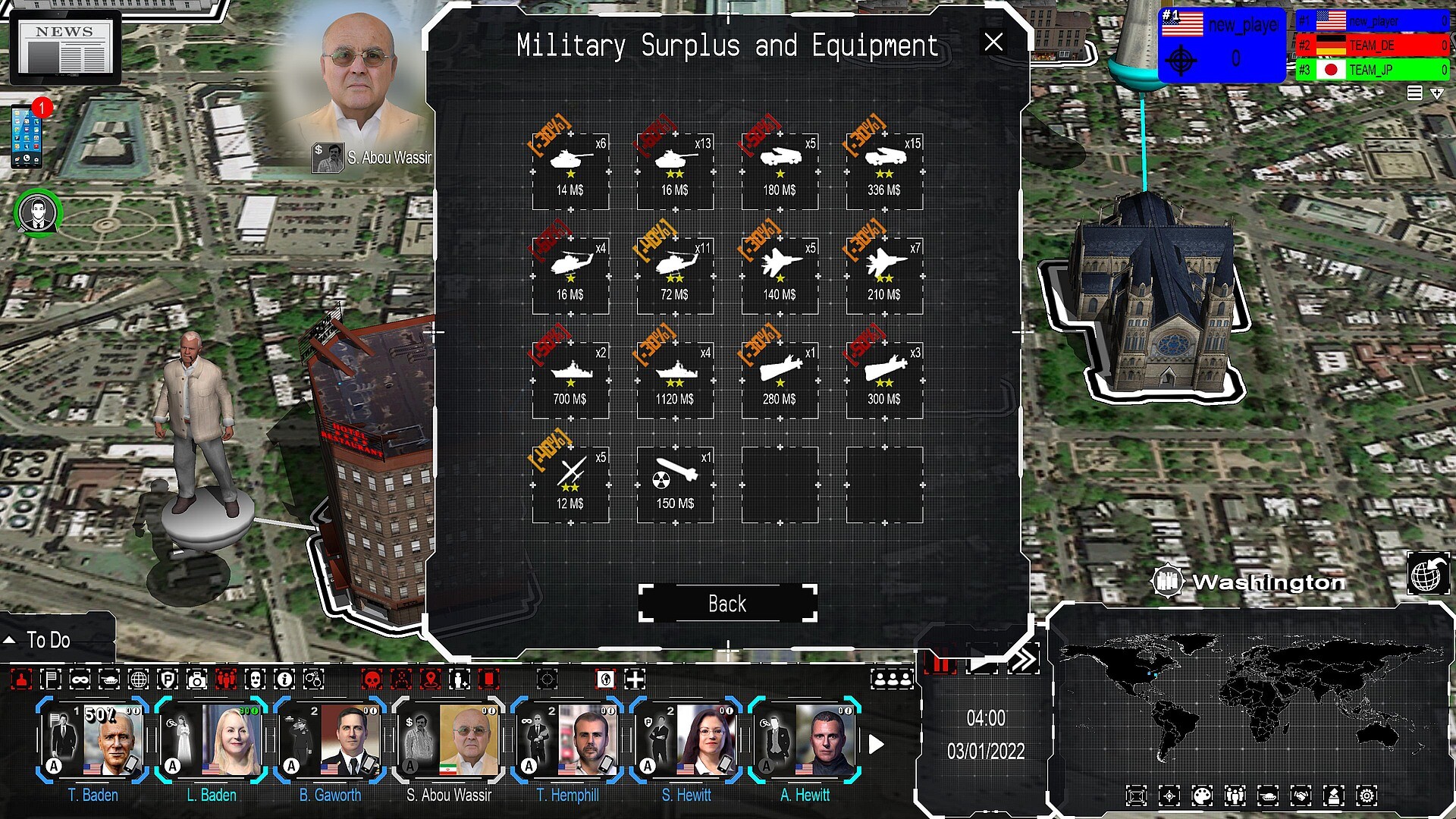
Task: Expand the character roster with the right arrow
Action: click(878, 744)
